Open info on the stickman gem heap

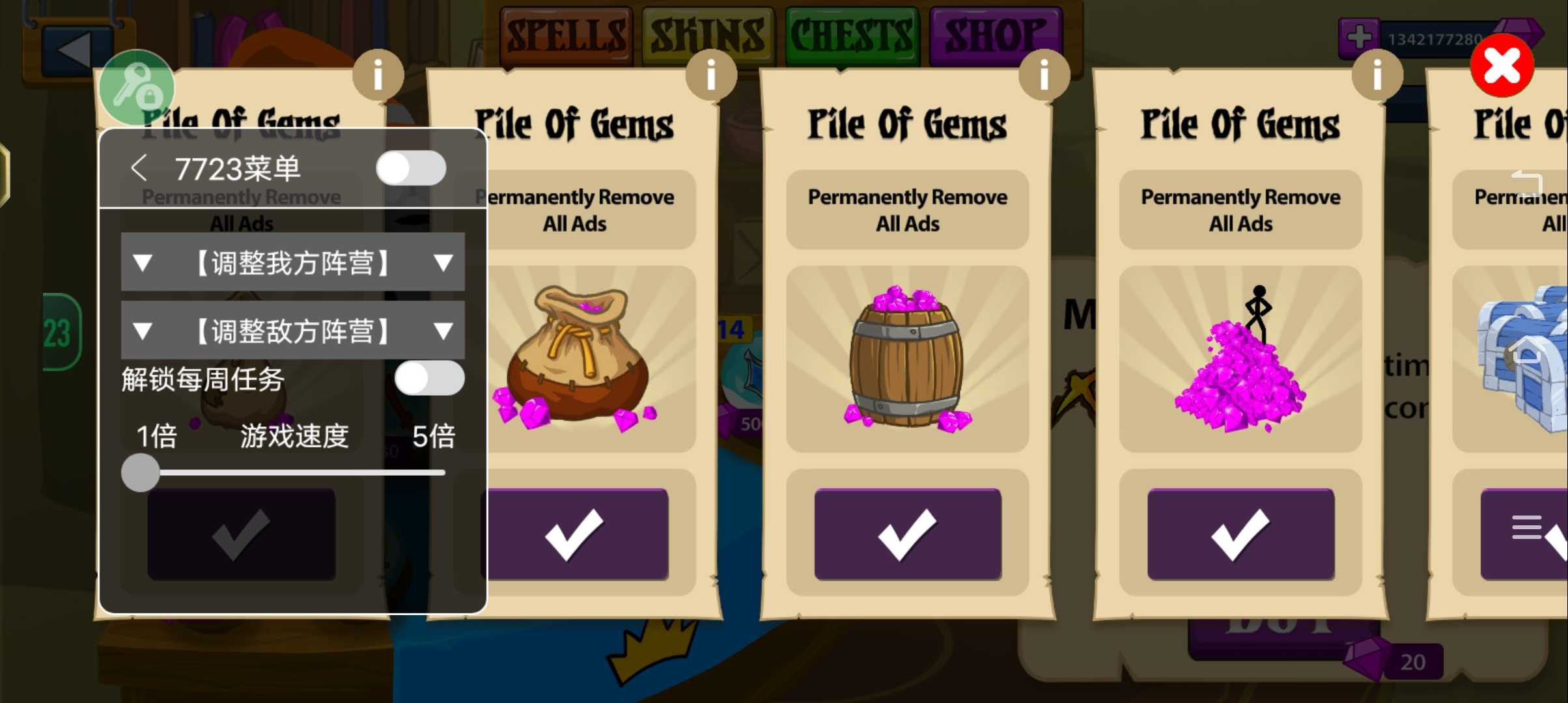pyautogui.click(x=1377, y=76)
